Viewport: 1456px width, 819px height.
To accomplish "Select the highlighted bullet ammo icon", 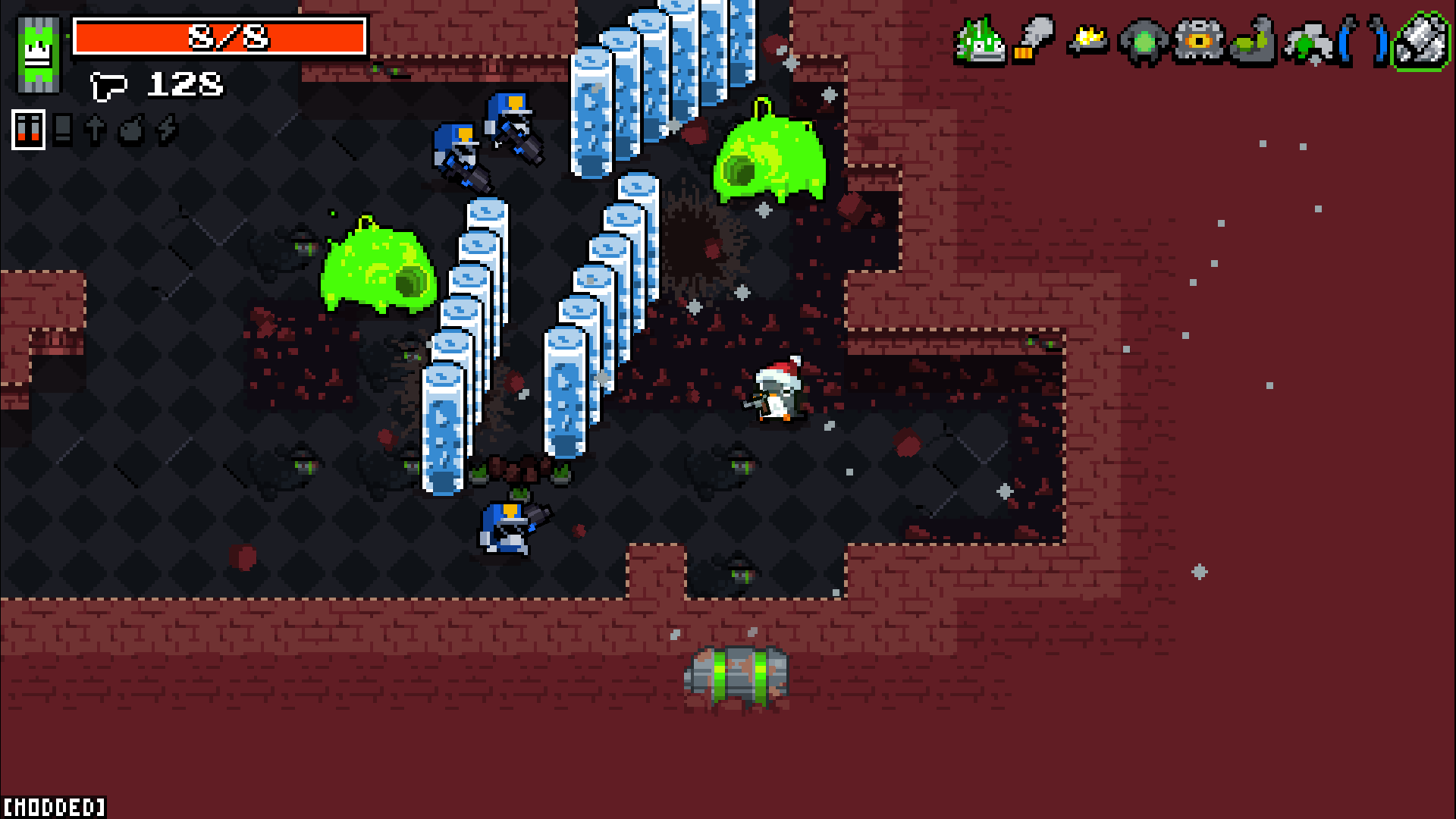I will [28, 129].
